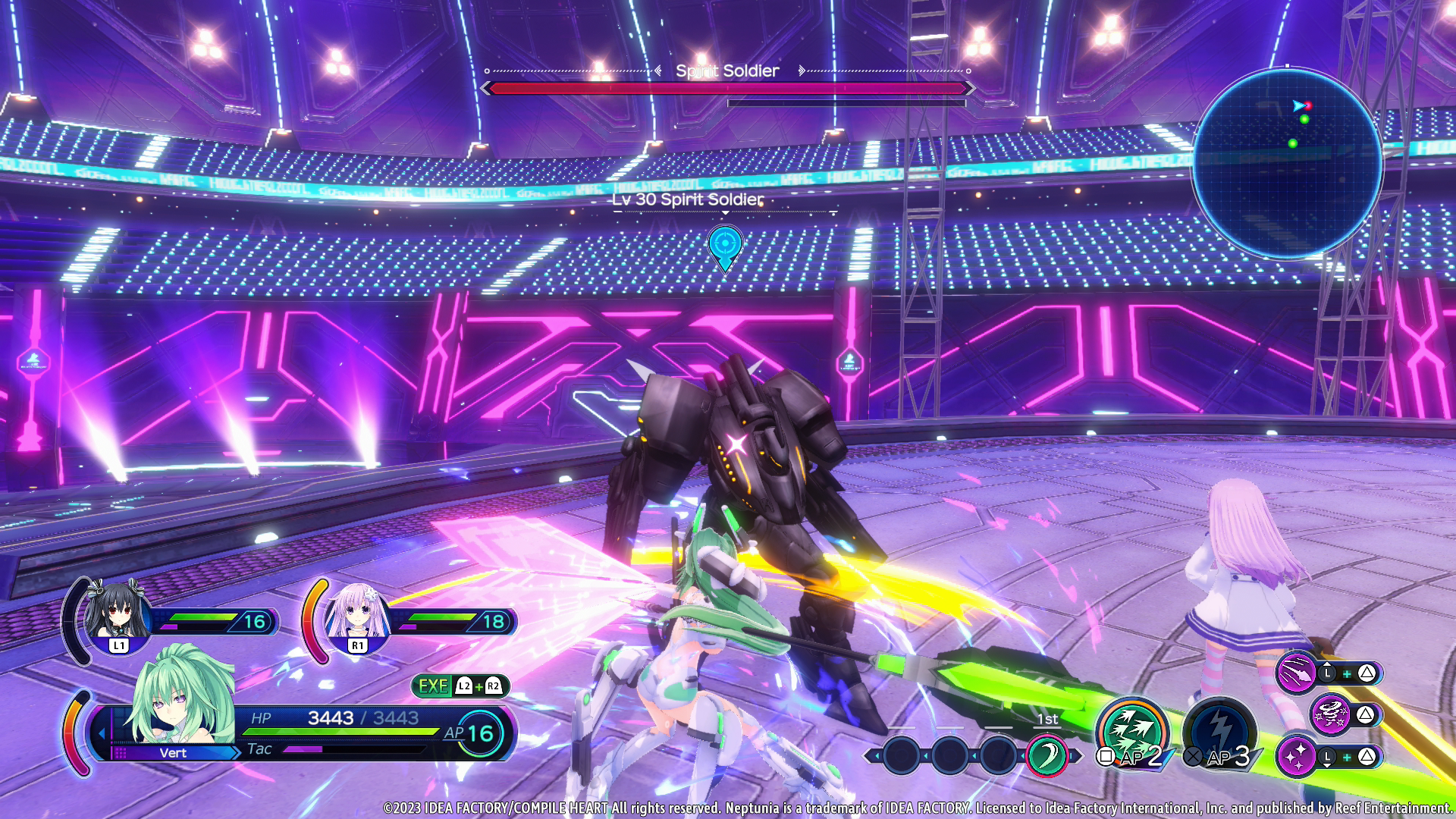
Task: Click Vert's active character portrait
Action: (x=180, y=696)
